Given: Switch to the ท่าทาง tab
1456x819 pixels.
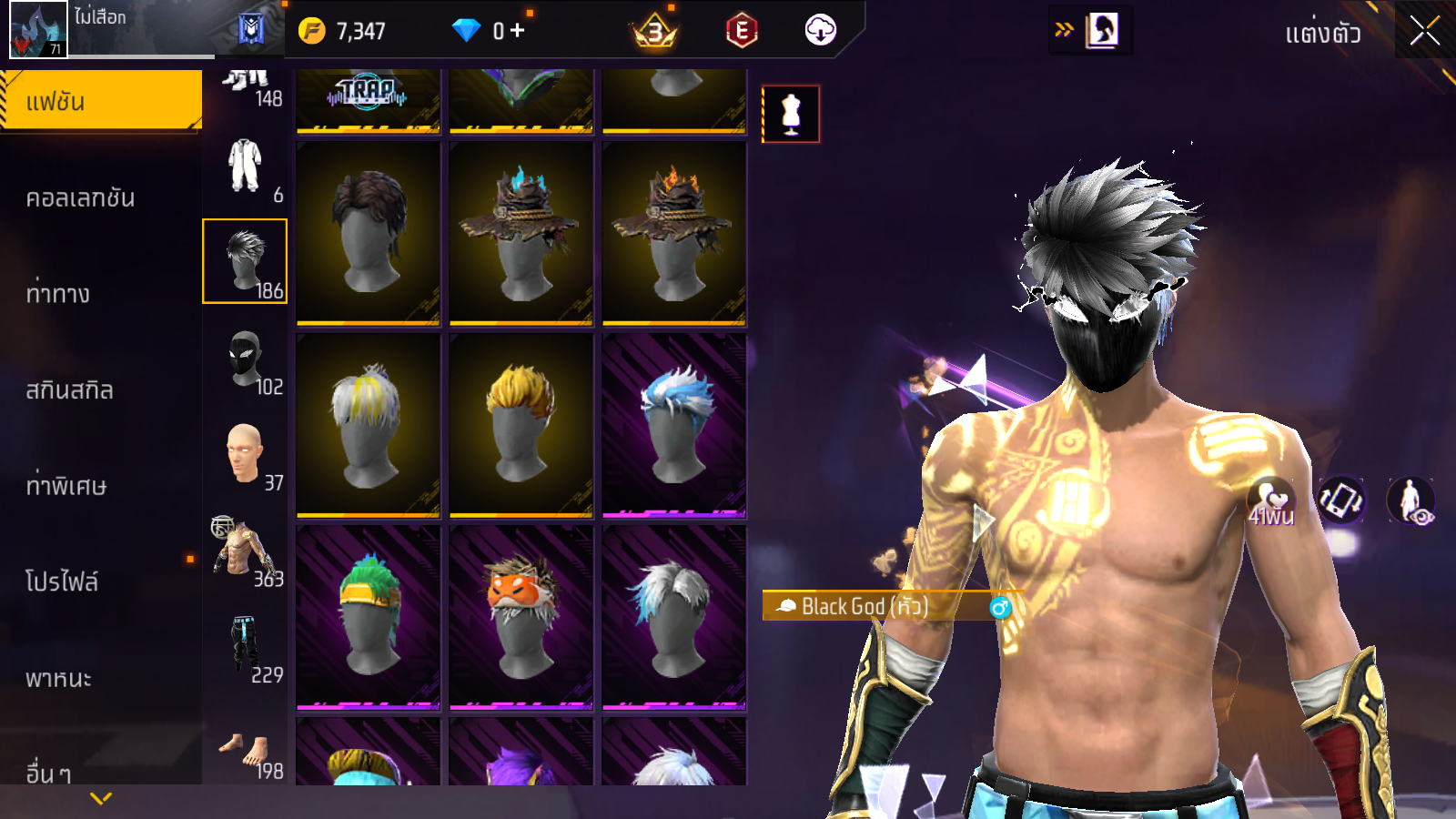Looking at the screenshot, I should (x=58, y=294).
